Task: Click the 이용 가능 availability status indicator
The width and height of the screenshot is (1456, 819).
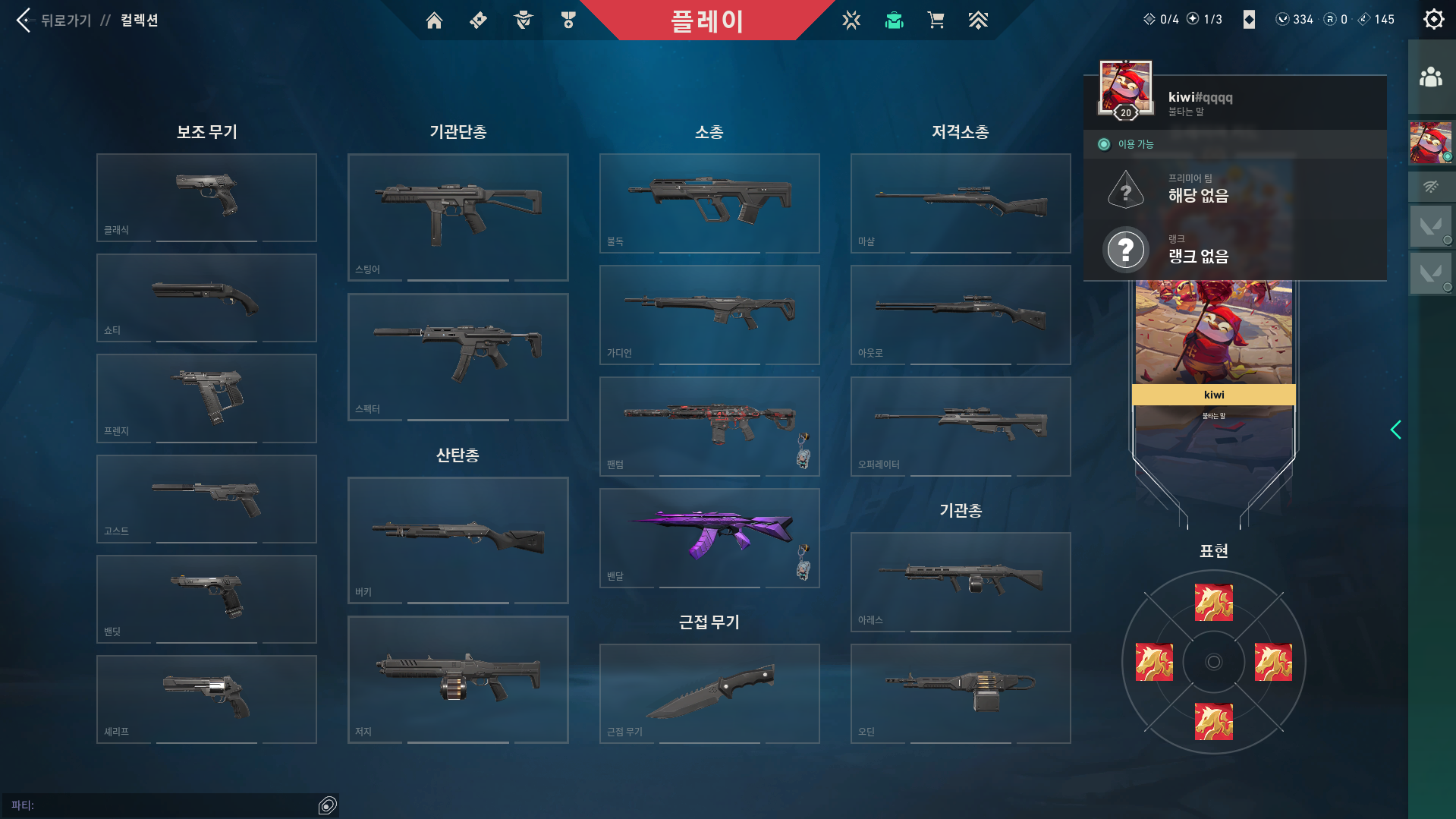Action: [x=1124, y=143]
